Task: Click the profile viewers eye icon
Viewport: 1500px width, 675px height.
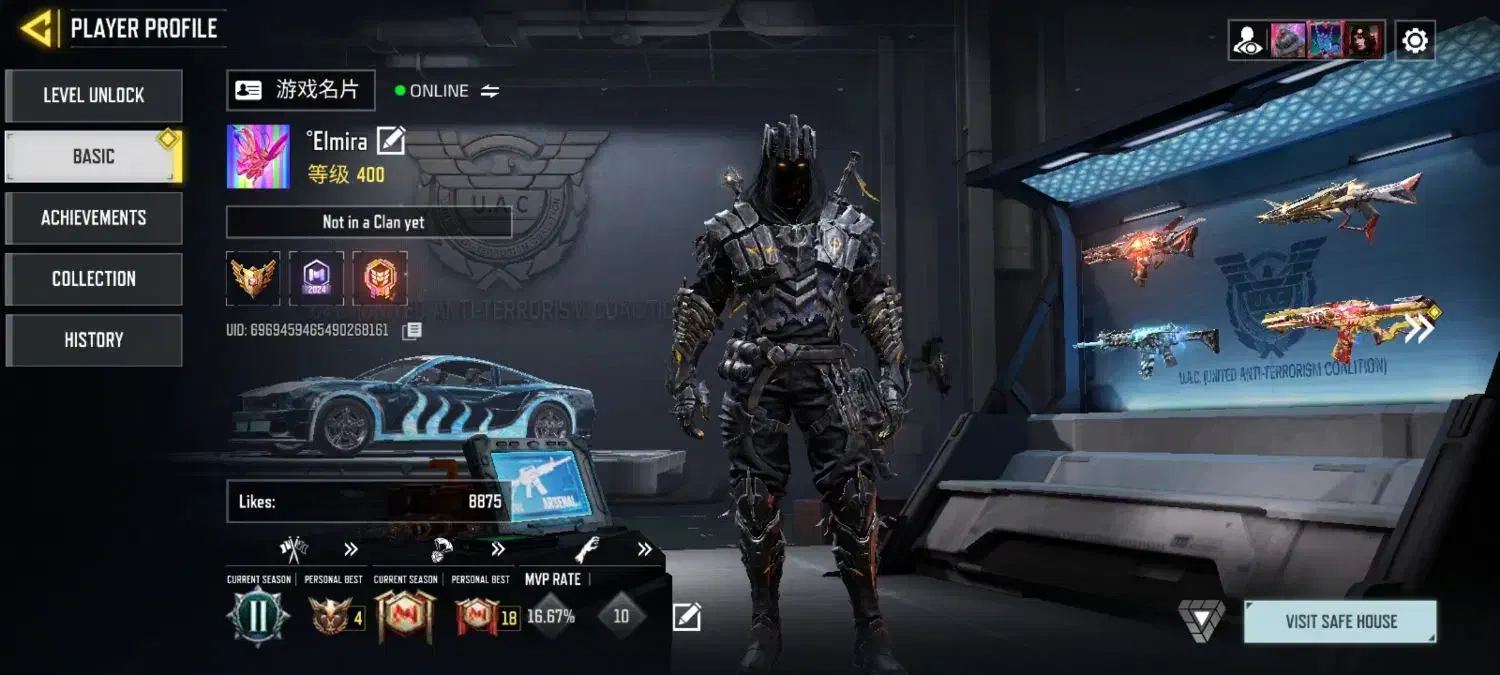Action: point(1248,41)
